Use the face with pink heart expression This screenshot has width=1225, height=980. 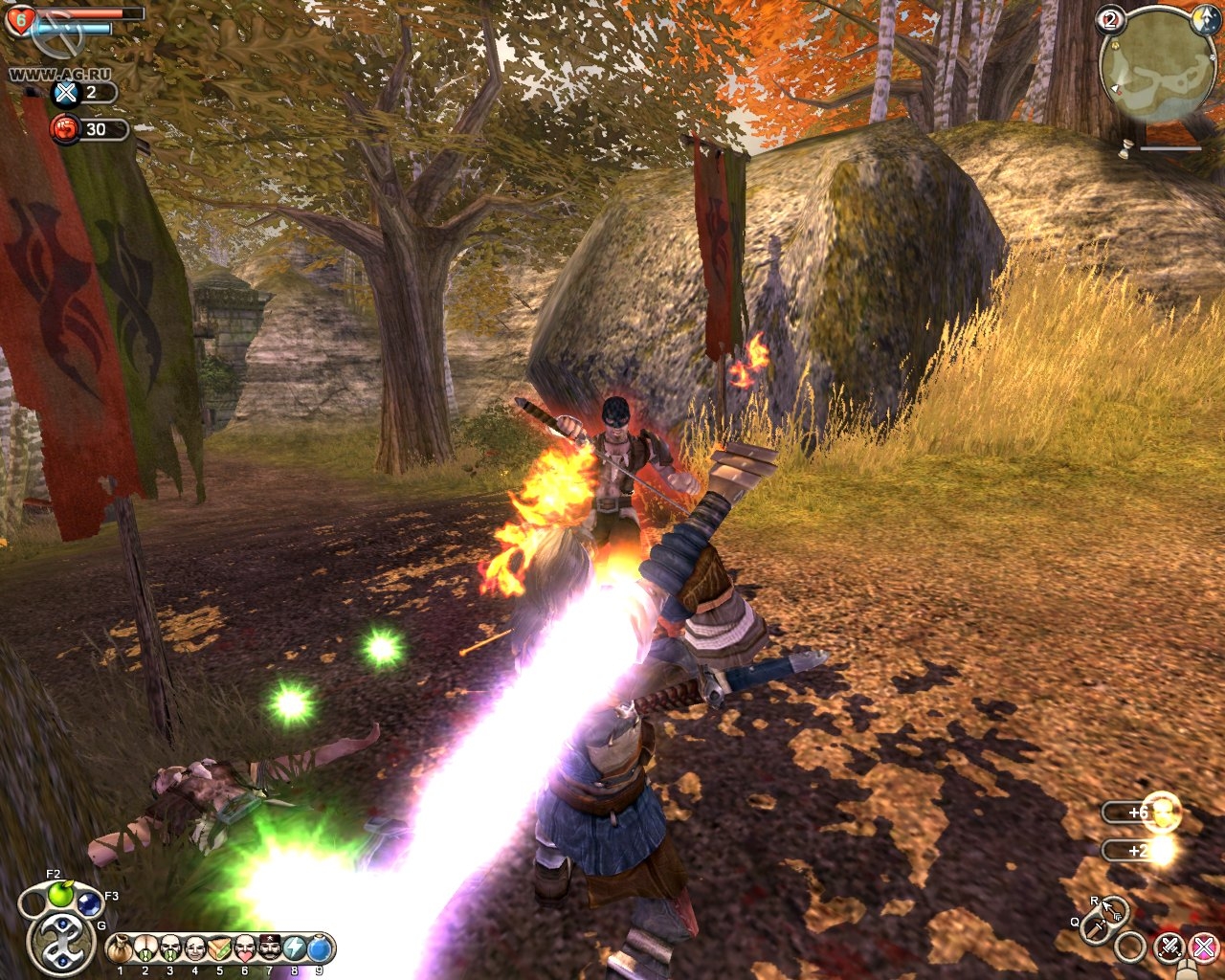245,948
